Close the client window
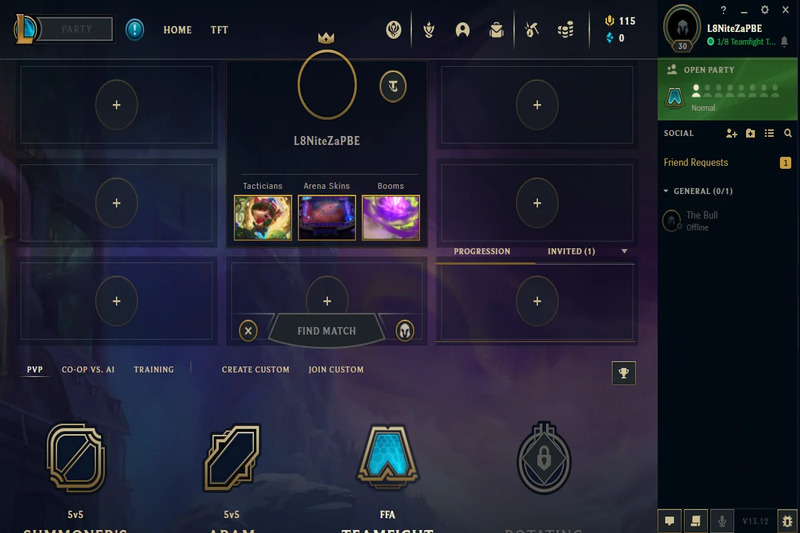800x533 pixels. tap(787, 10)
